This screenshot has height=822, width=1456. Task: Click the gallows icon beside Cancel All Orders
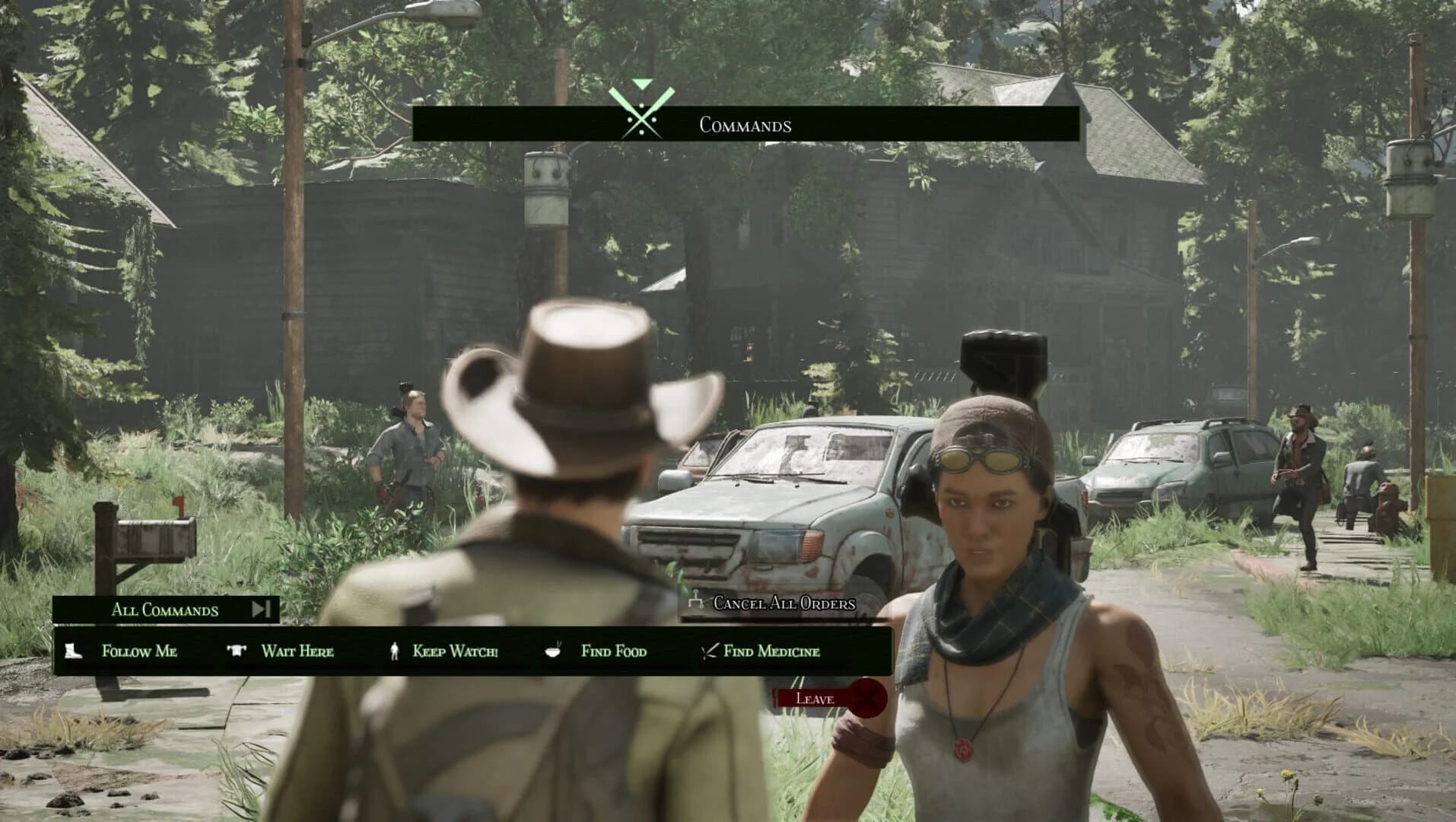click(695, 601)
